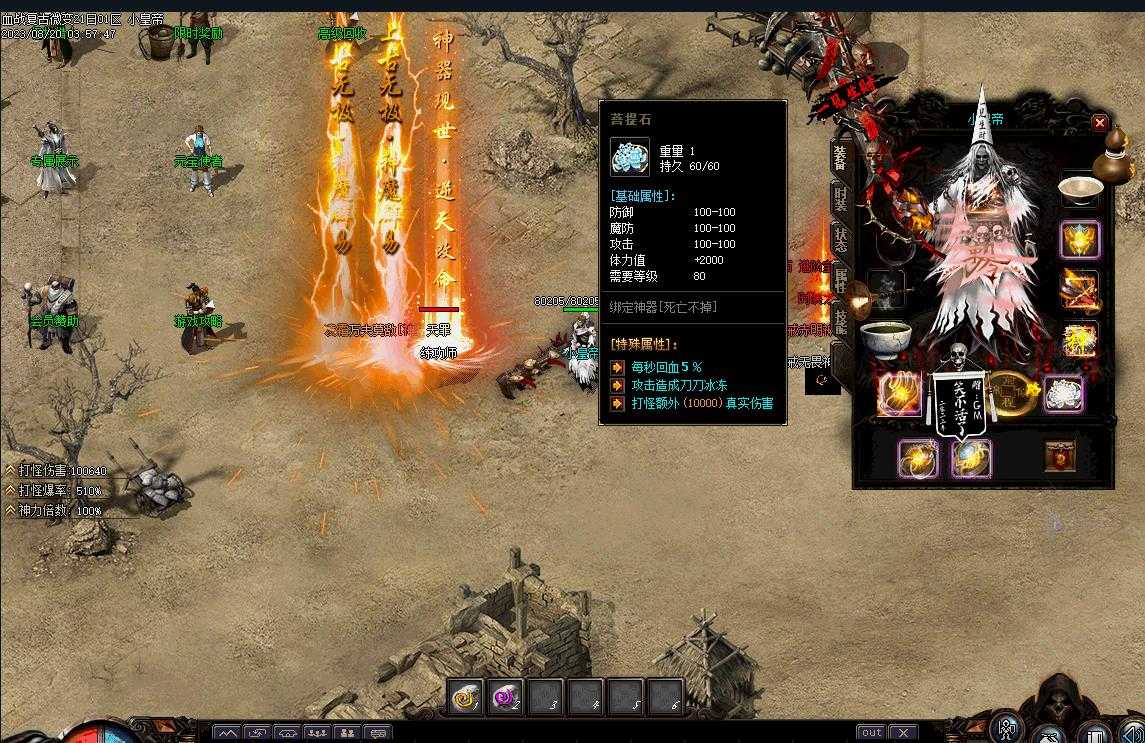The image size is (1145, 743).
Task: Select the 属性 attributes tab
Action: pos(841,280)
